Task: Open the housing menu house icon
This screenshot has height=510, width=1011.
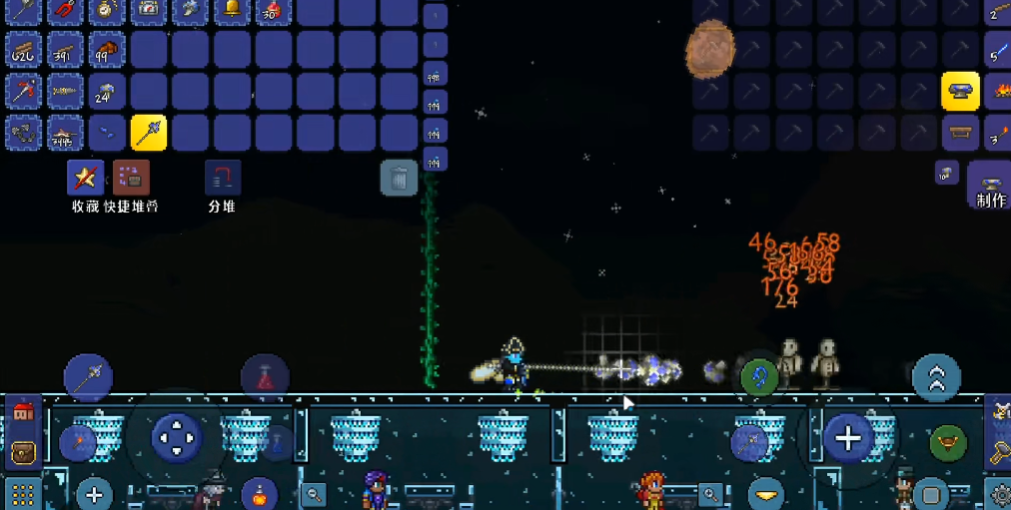Action: 22,410
